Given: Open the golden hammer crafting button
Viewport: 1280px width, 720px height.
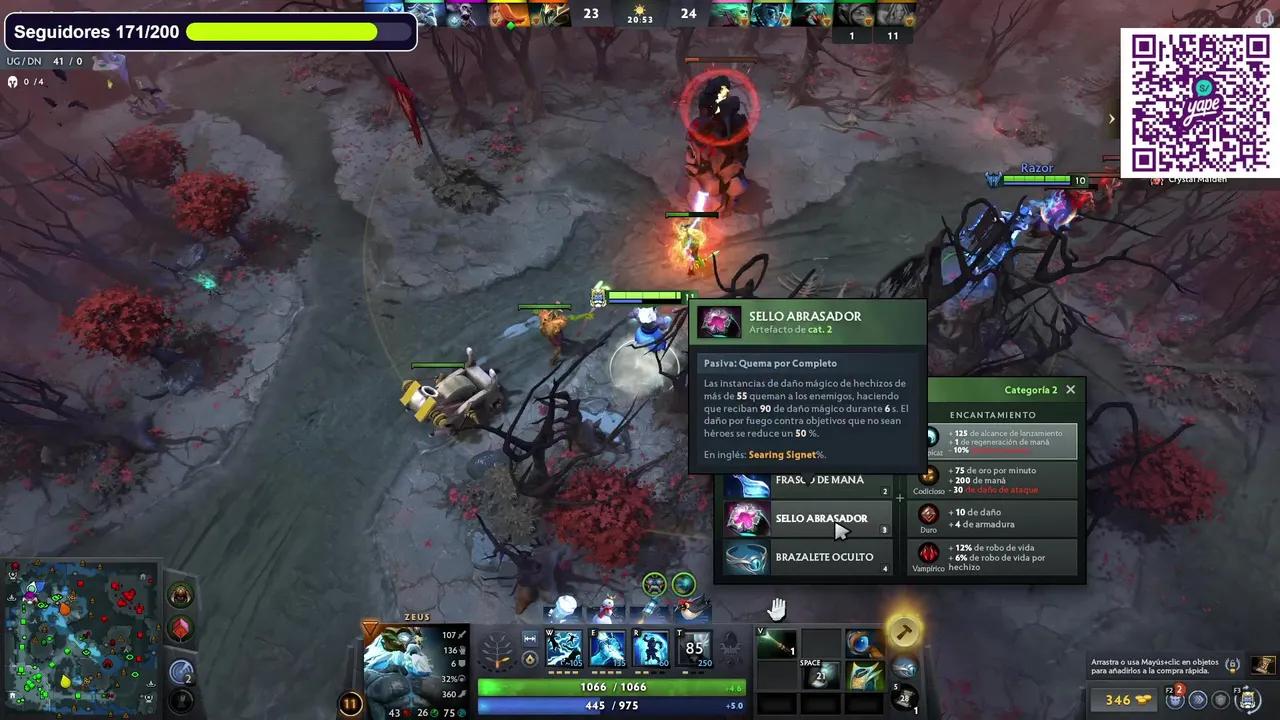Looking at the screenshot, I should [x=903, y=632].
